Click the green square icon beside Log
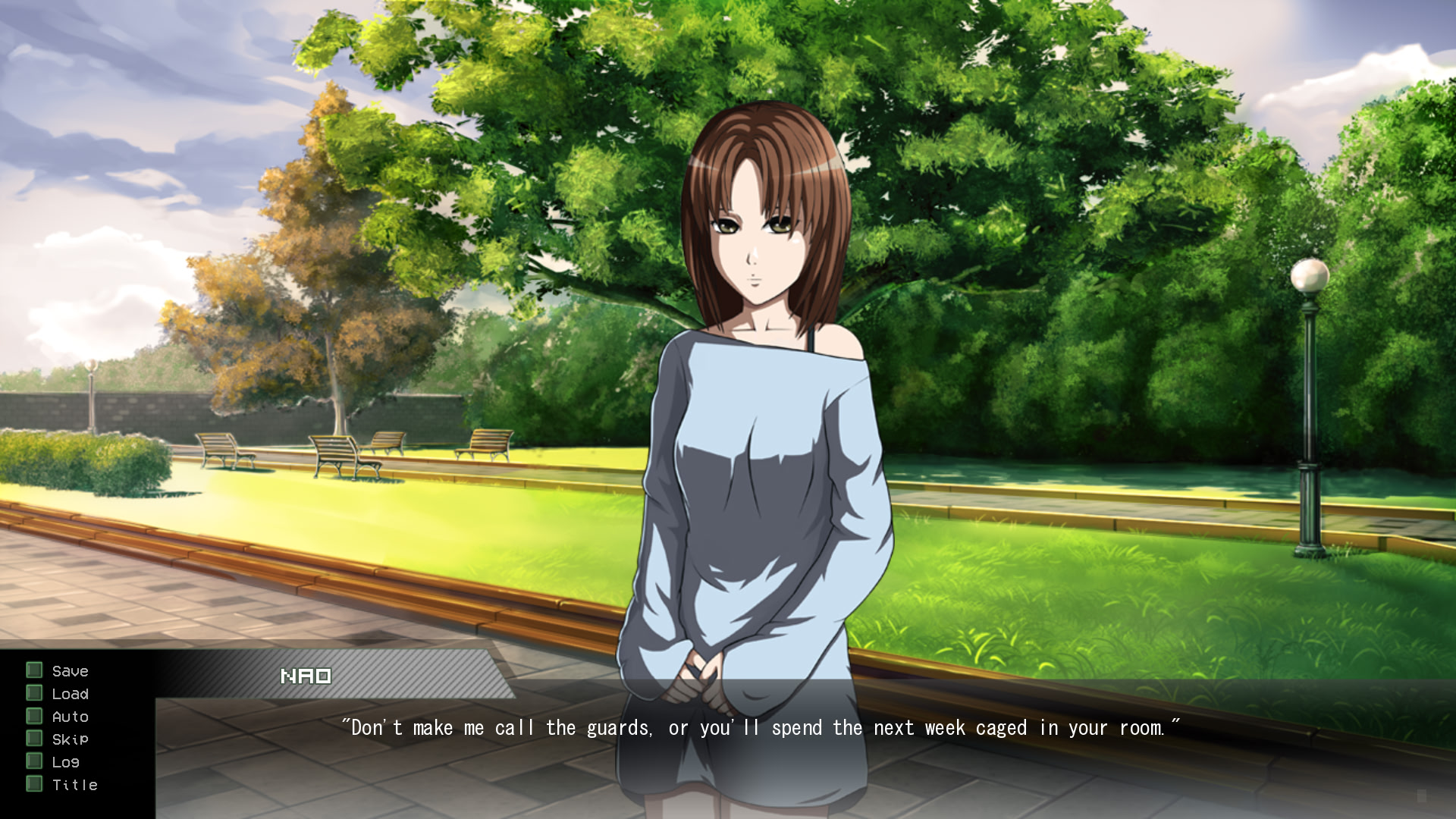 pos(33,761)
